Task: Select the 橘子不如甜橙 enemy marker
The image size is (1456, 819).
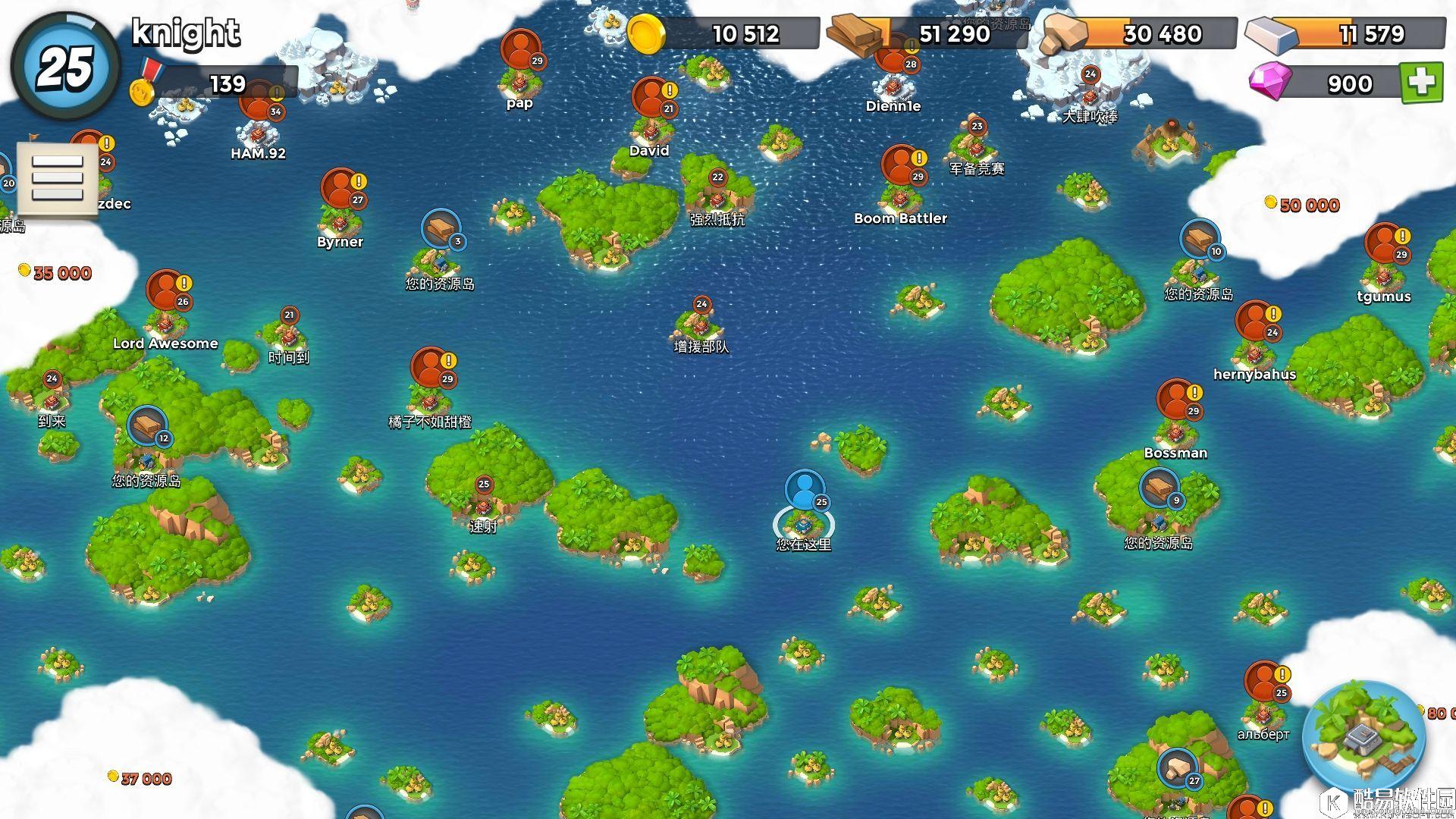Action: click(x=431, y=369)
